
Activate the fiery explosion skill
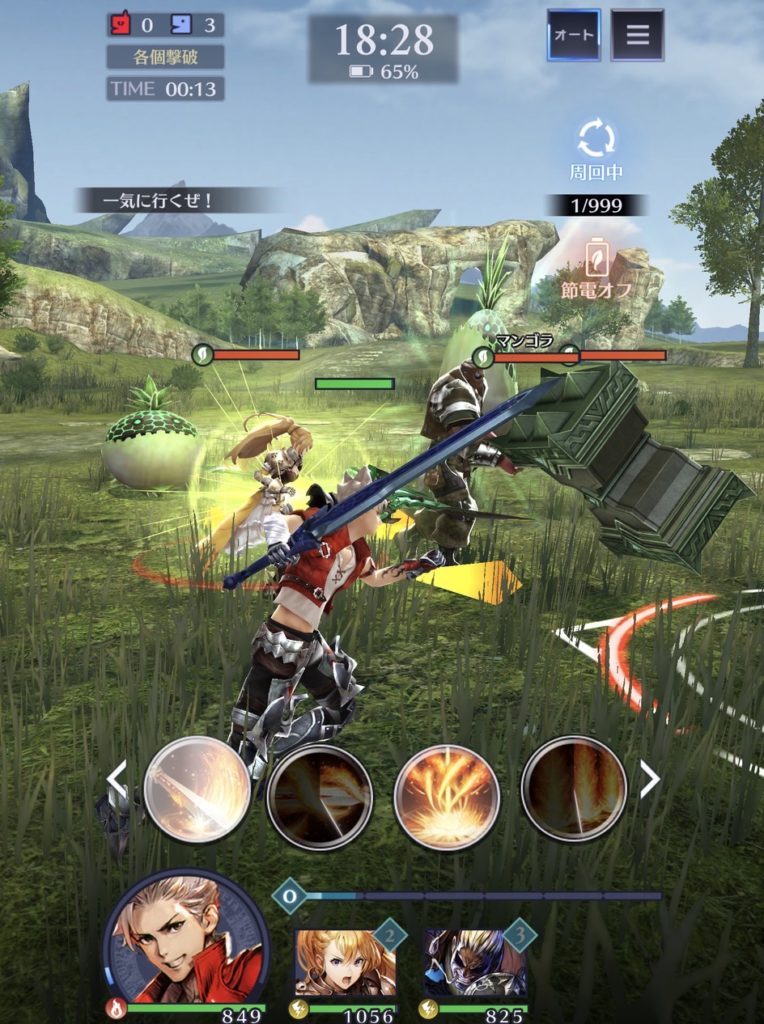[x=446, y=796]
